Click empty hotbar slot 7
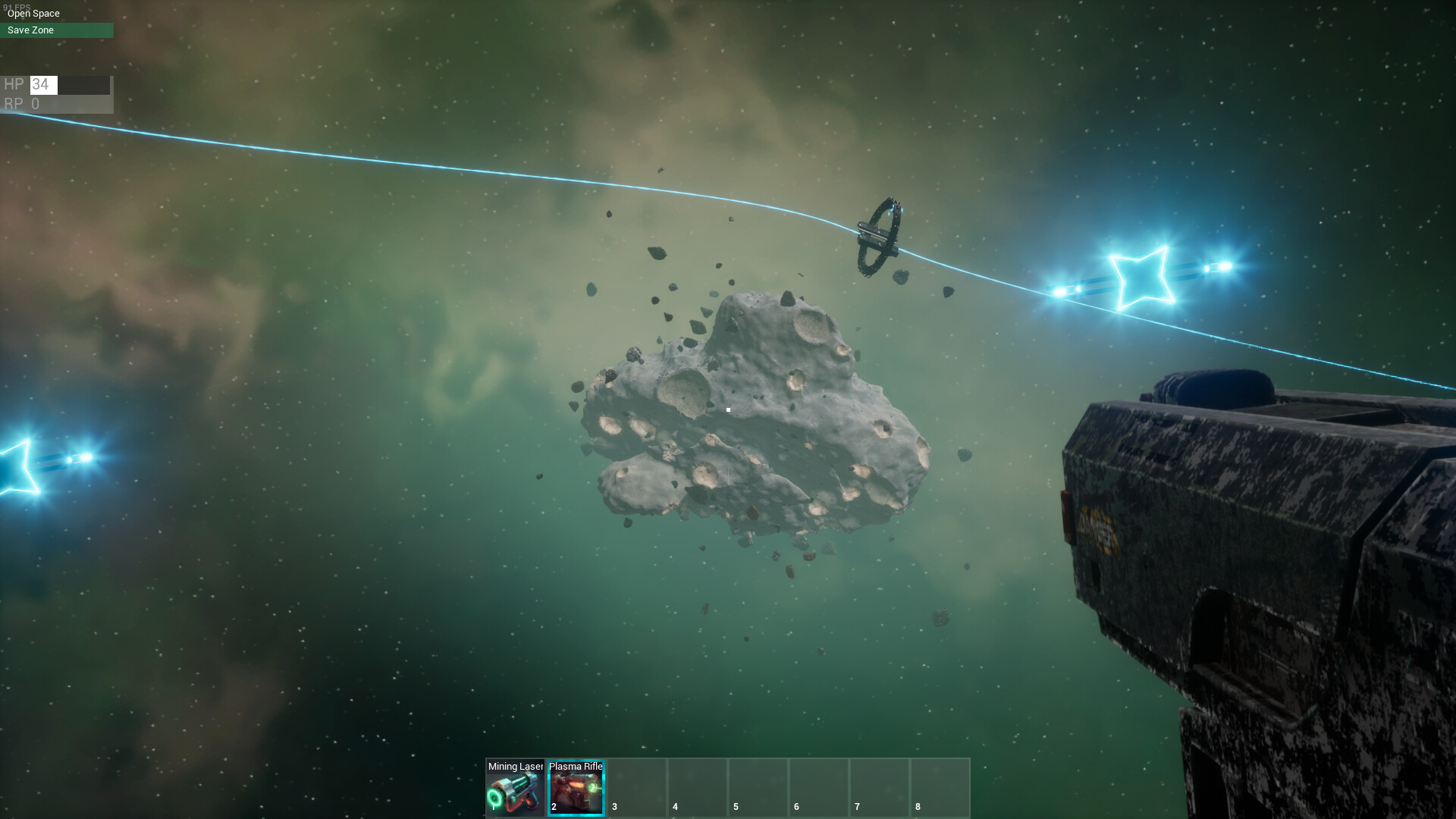 [x=879, y=787]
